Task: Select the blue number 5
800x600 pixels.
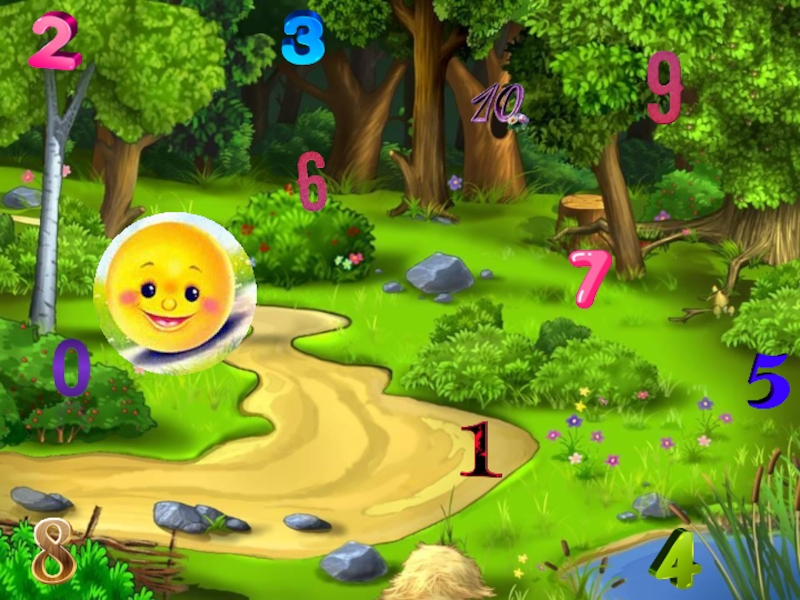Action: pos(767,381)
